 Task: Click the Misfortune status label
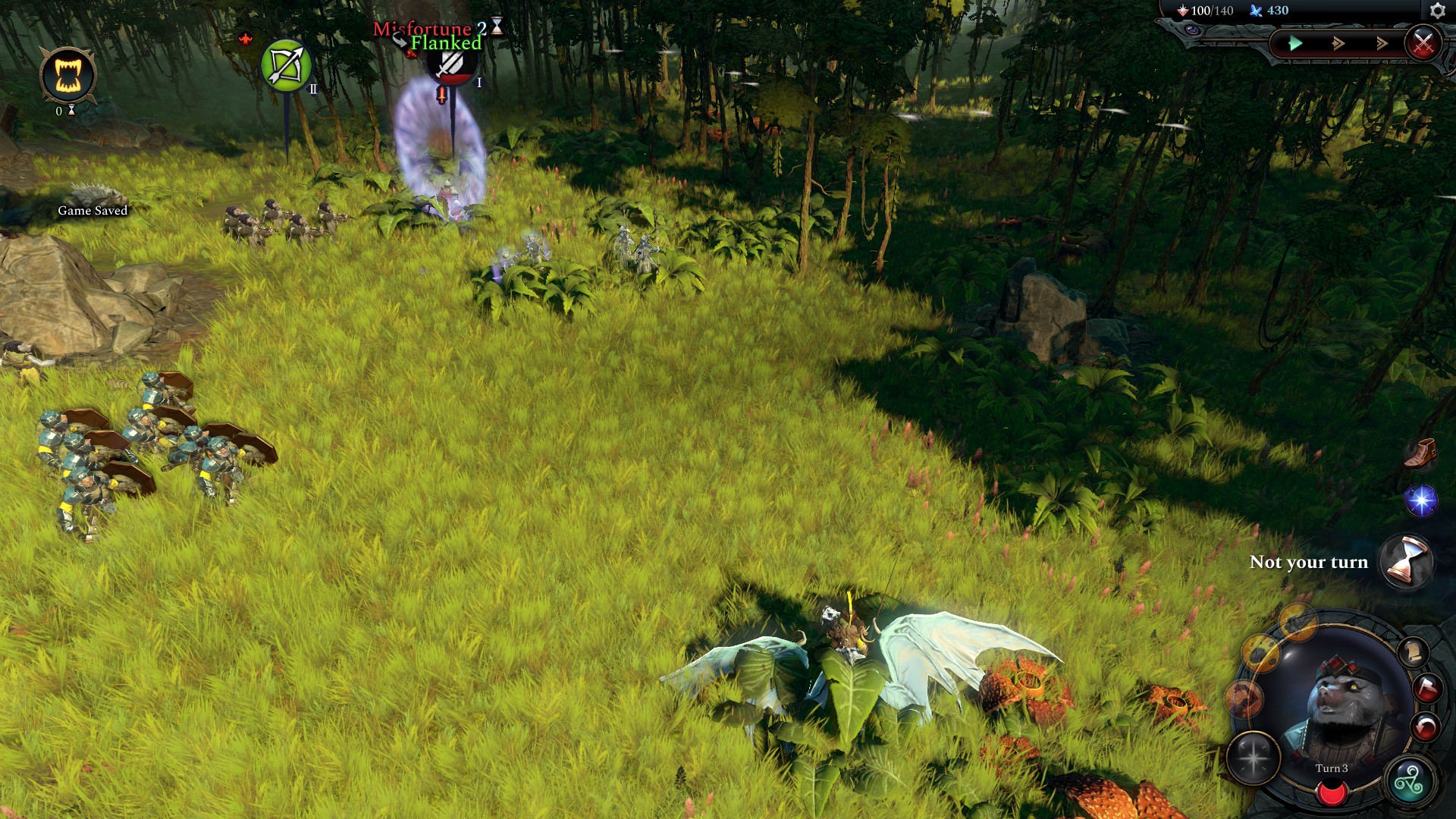point(422,30)
